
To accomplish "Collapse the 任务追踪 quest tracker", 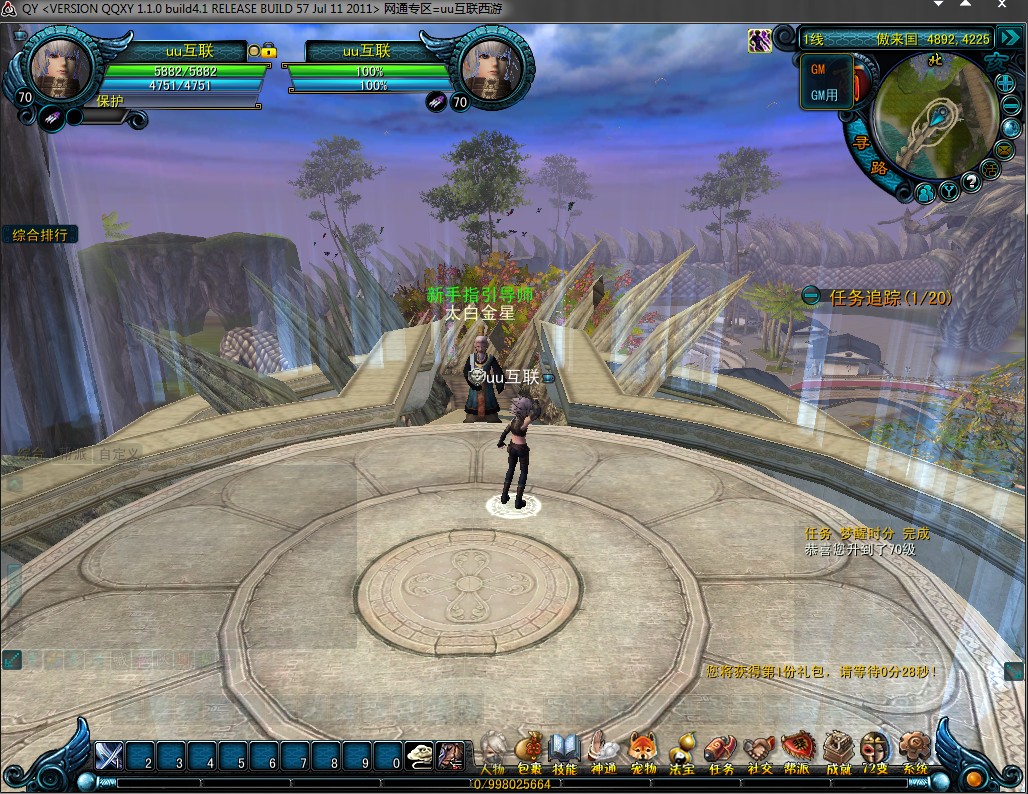I will [x=811, y=296].
